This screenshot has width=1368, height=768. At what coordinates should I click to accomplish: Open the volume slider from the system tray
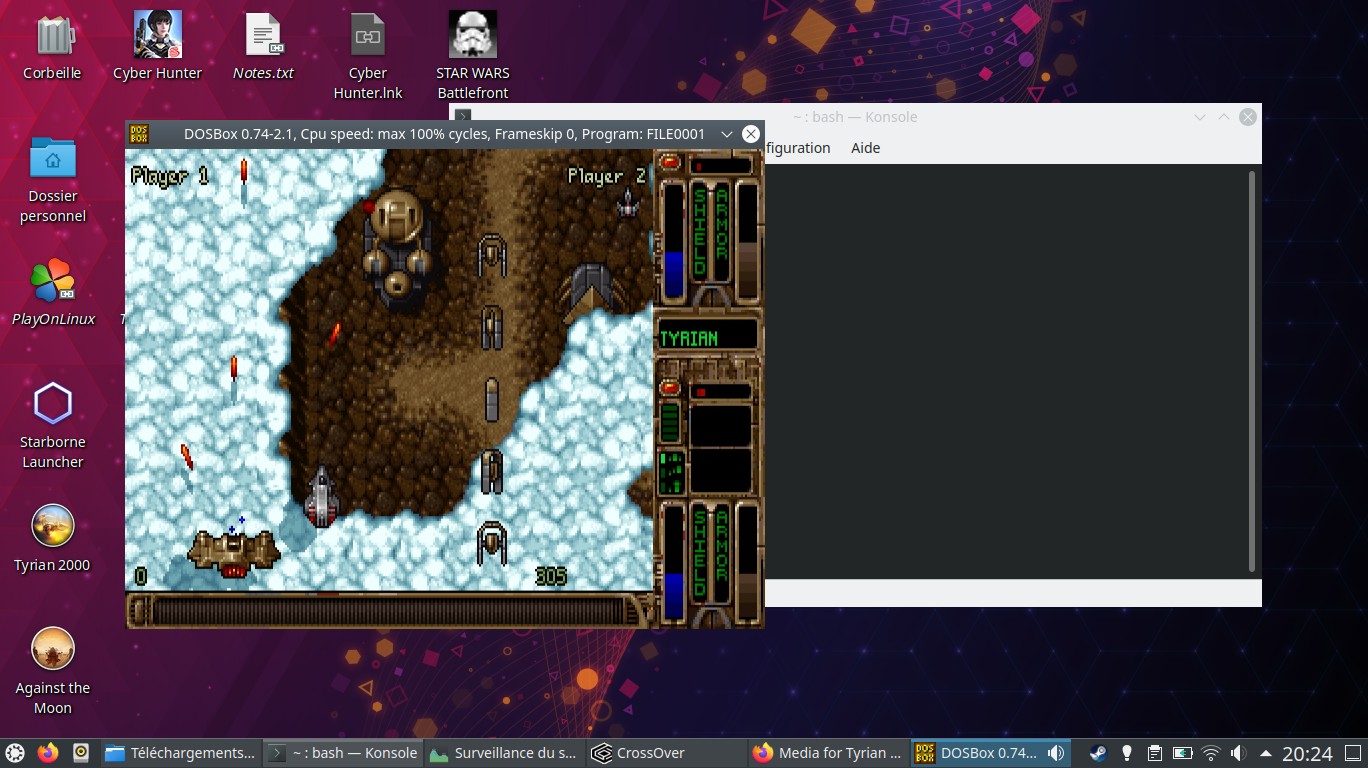point(1237,752)
